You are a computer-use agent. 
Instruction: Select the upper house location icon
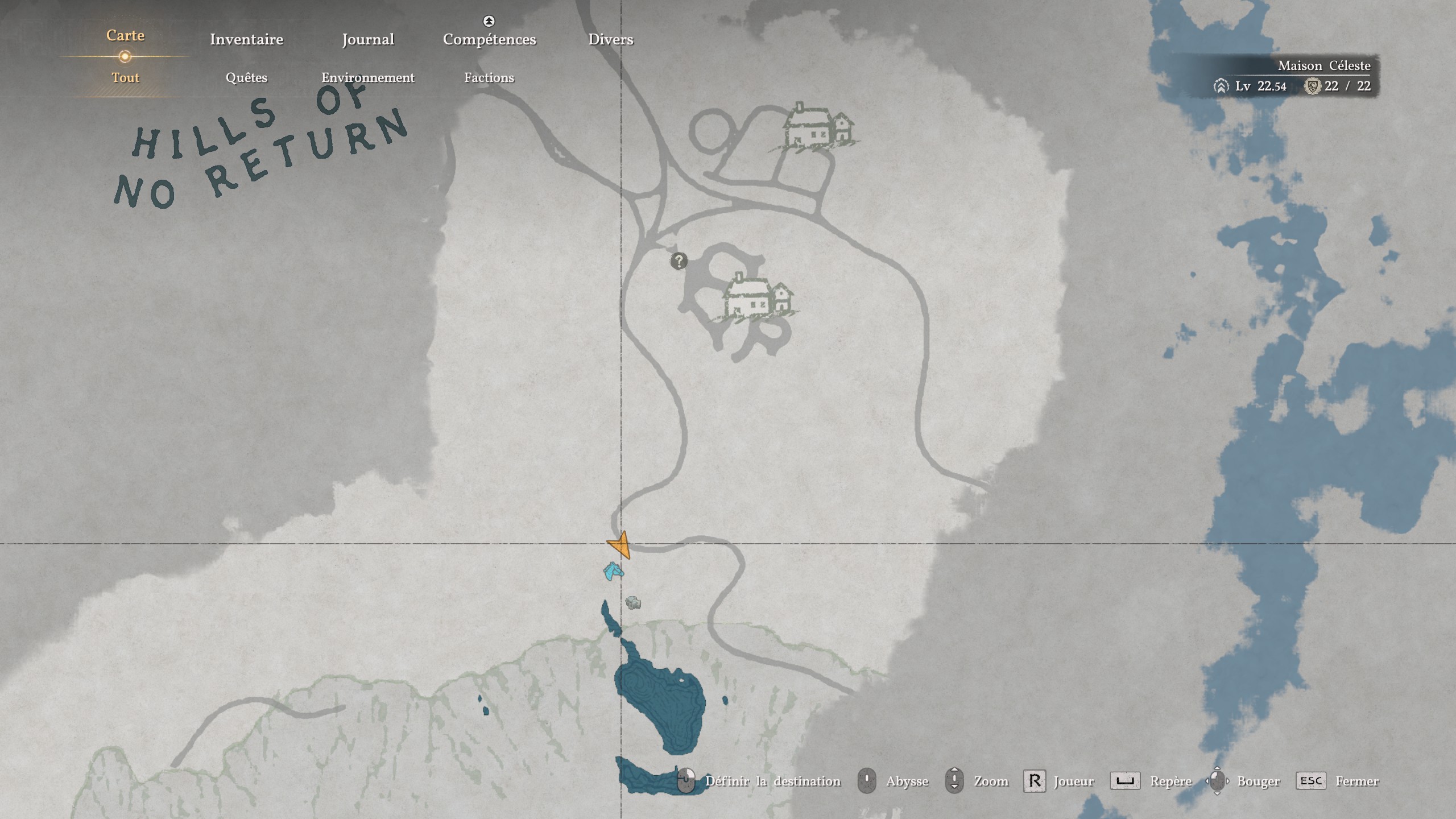click(x=817, y=127)
